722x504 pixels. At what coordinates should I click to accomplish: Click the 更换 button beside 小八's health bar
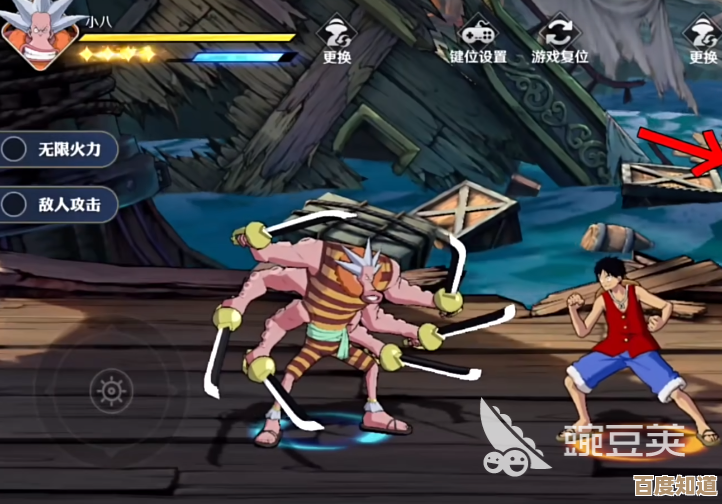pos(337,40)
